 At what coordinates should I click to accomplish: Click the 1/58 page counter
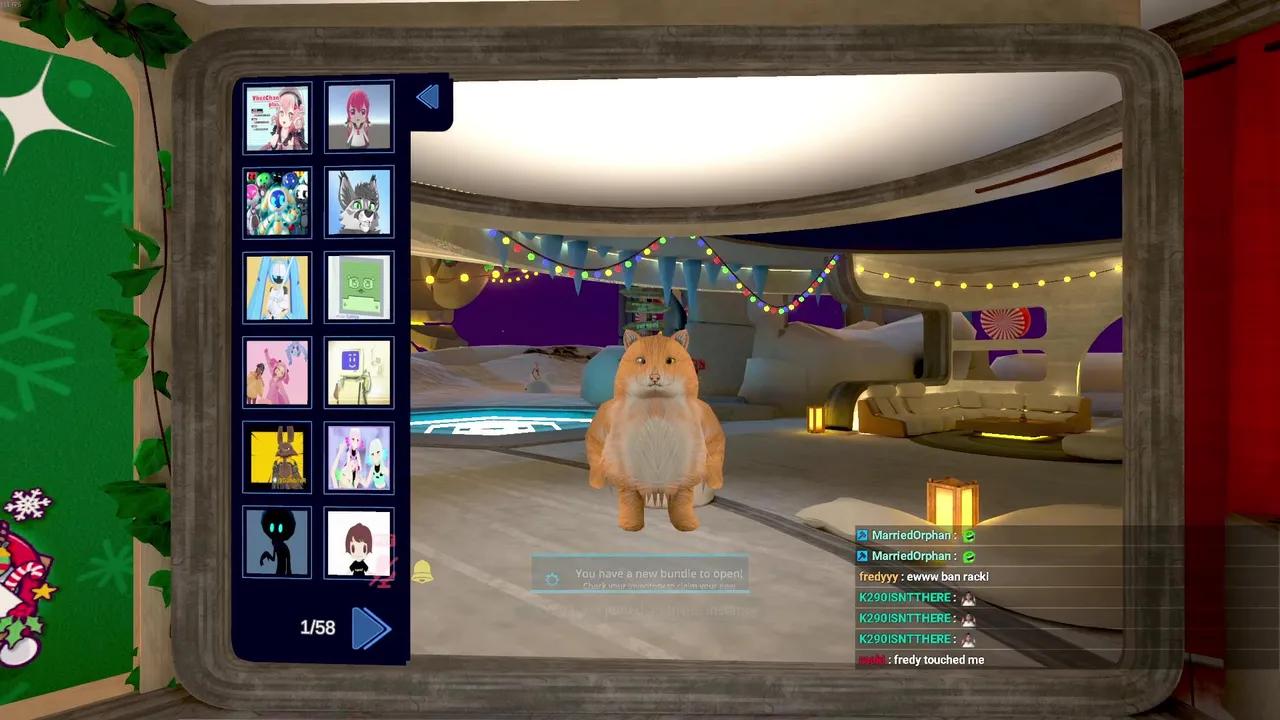point(317,628)
